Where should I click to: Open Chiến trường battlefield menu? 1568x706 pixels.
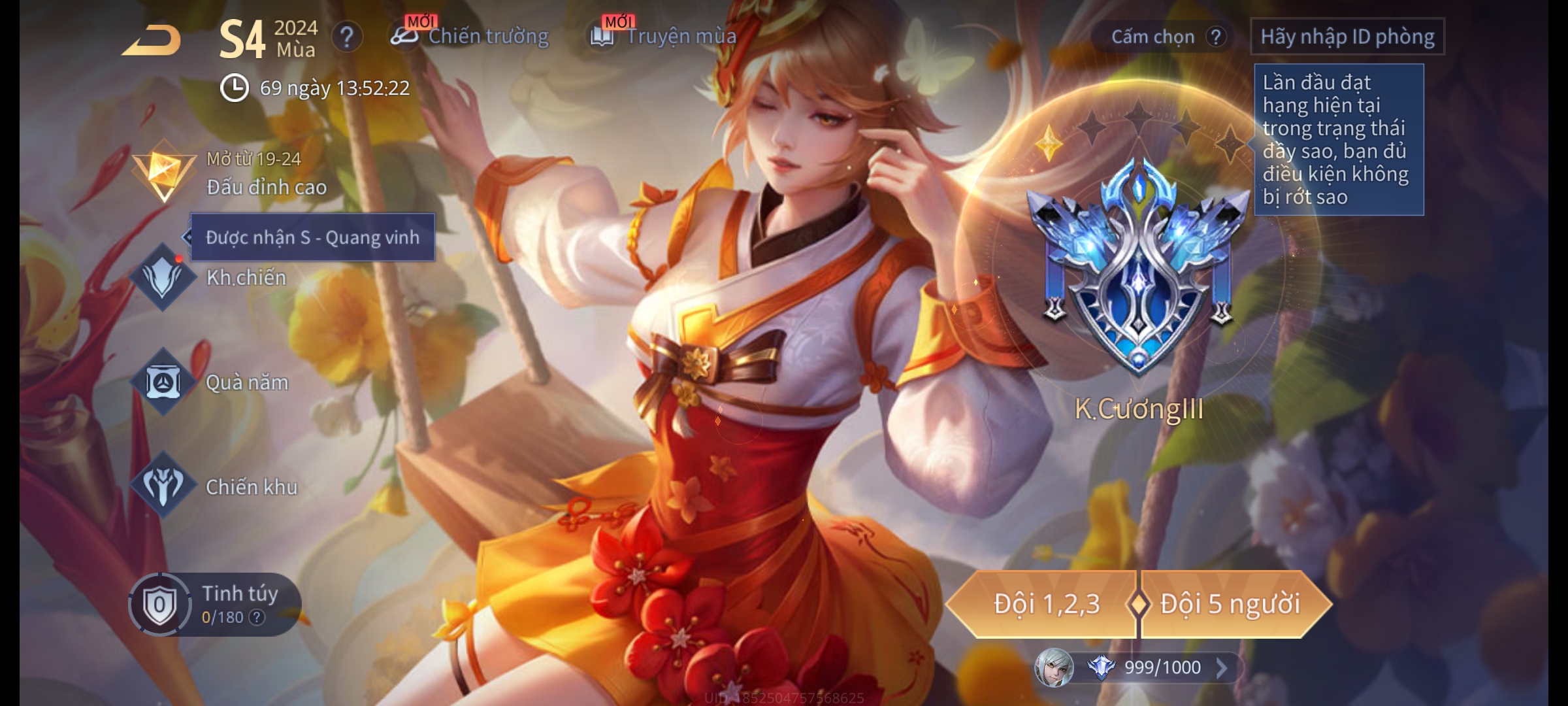[x=470, y=37]
